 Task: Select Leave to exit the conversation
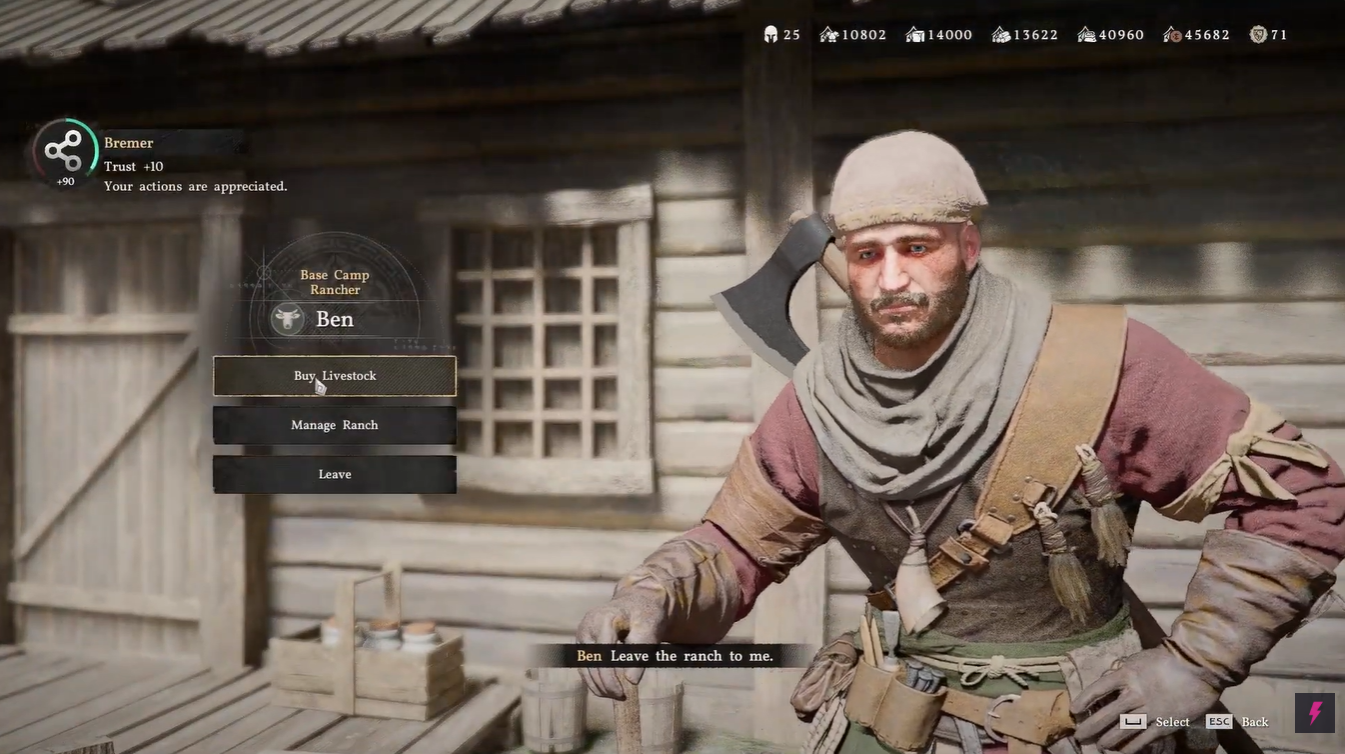(334, 474)
